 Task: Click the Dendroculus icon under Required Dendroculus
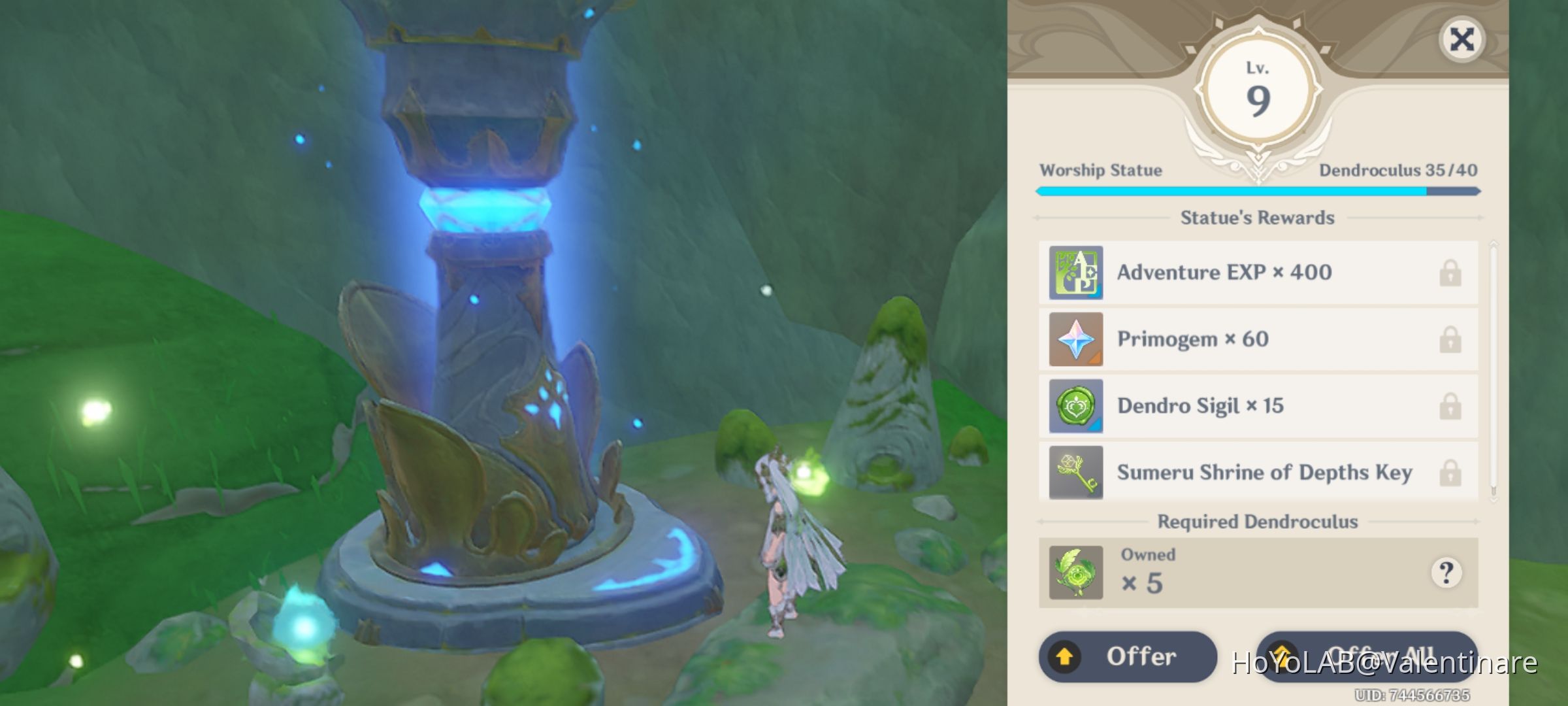click(x=1075, y=572)
